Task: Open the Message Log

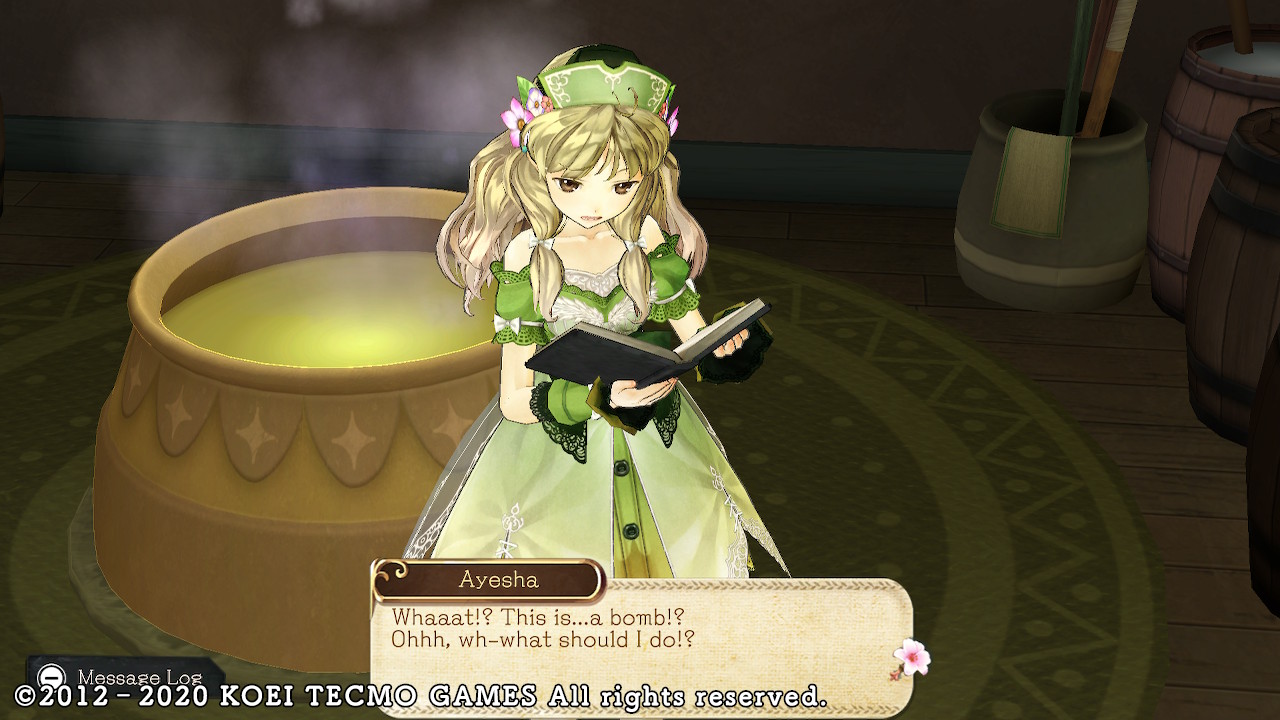Action: tap(124, 677)
